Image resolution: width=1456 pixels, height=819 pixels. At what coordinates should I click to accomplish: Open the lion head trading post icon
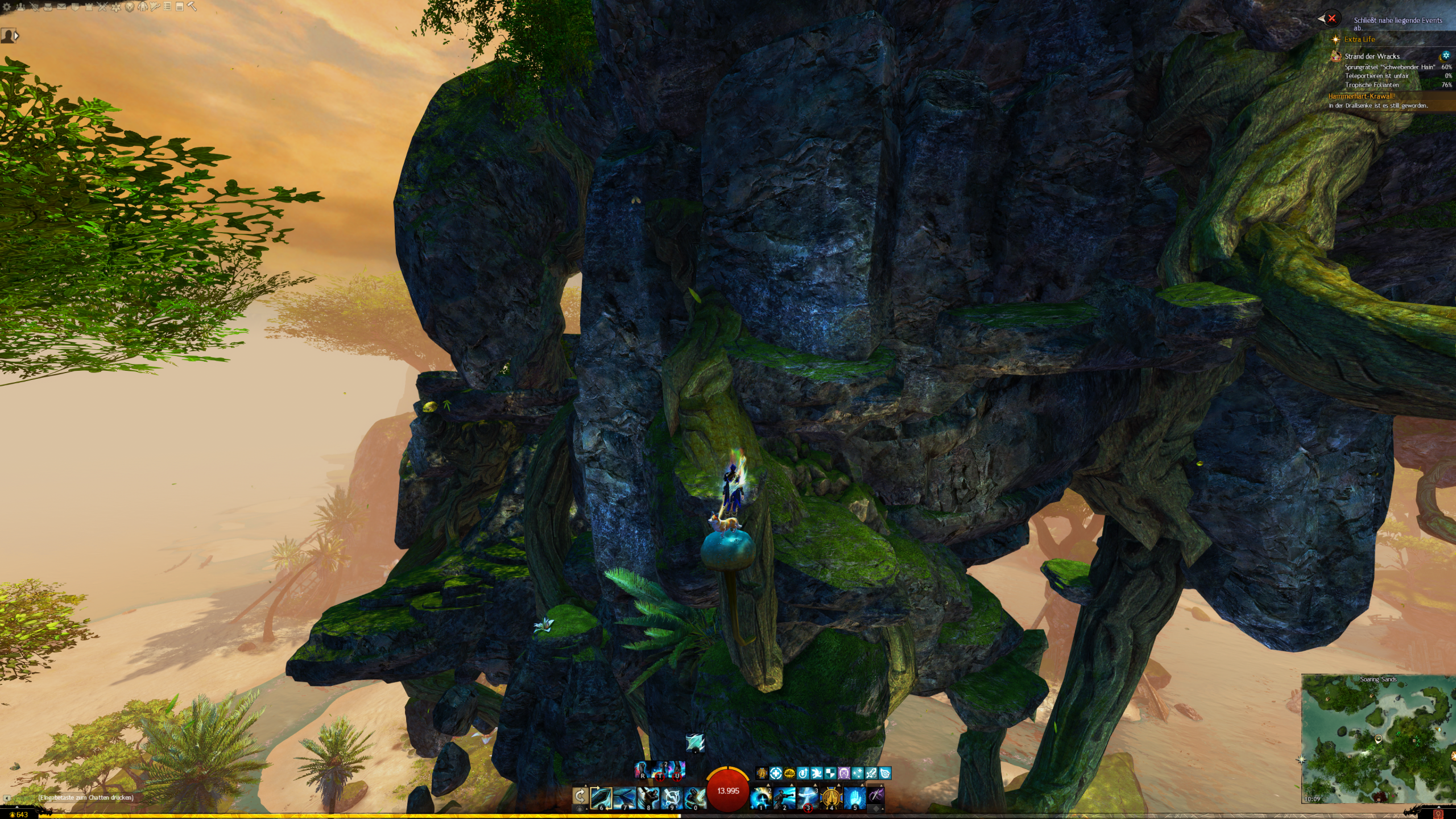pos(130,7)
